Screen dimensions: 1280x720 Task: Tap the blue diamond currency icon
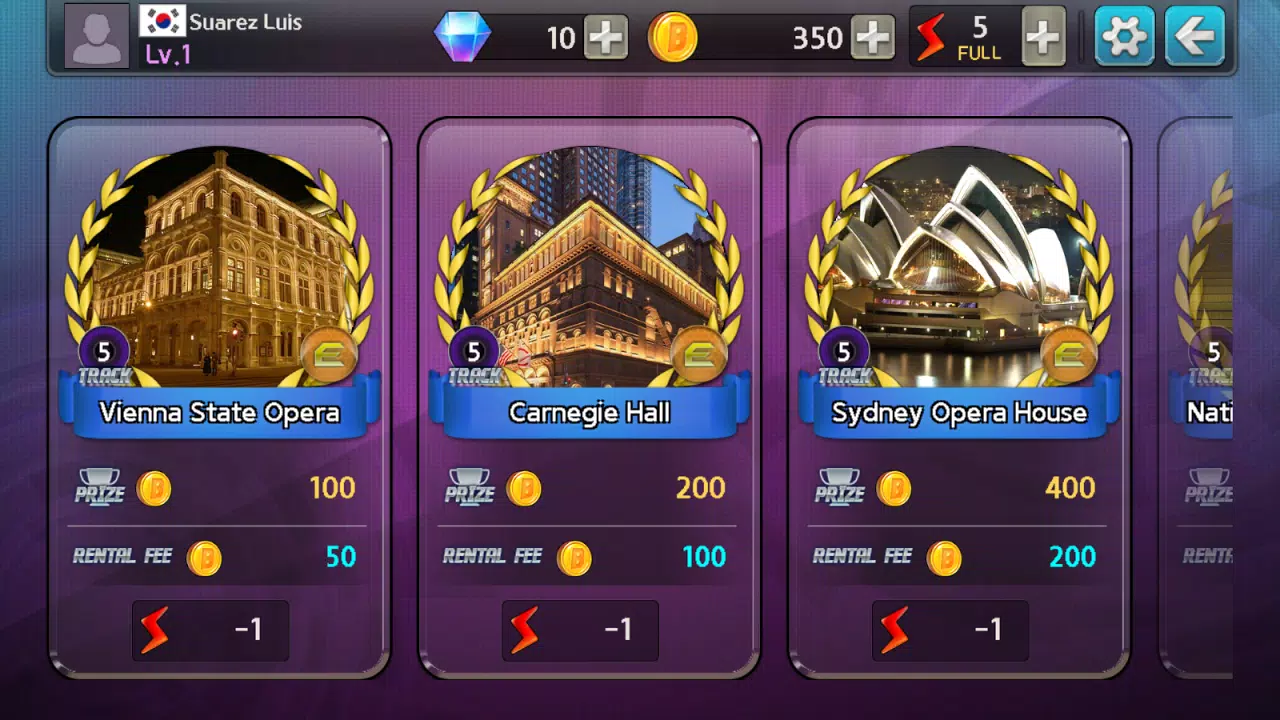(x=463, y=37)
